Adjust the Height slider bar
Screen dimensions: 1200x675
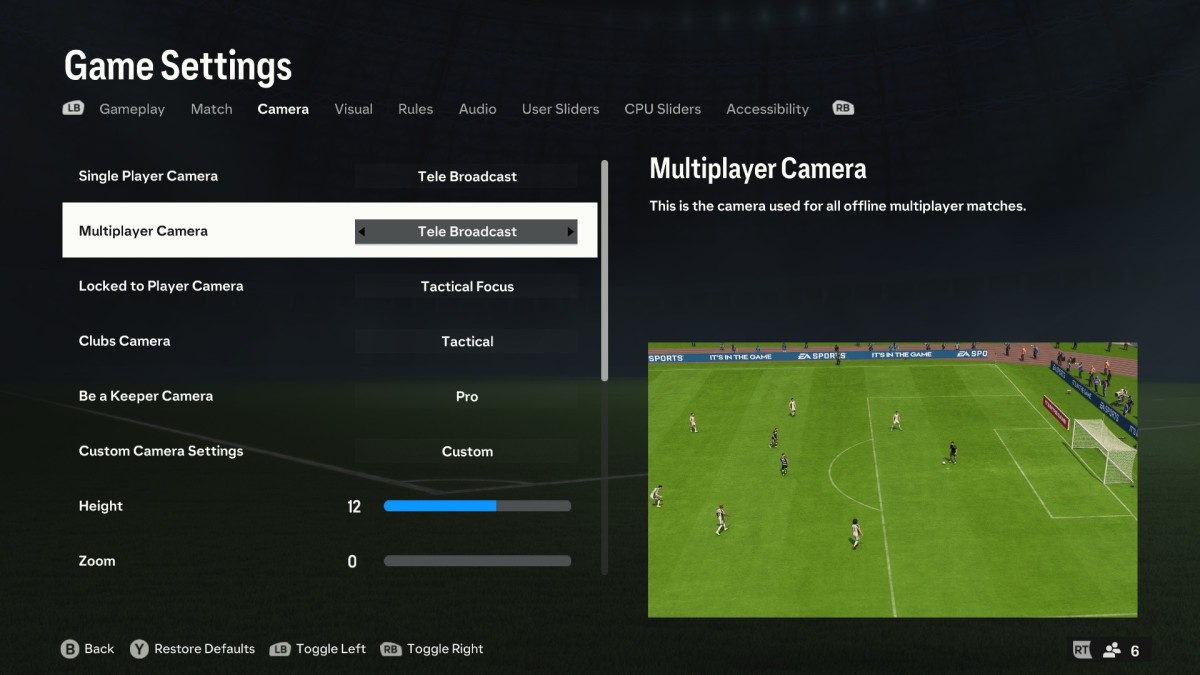point(477,506)
